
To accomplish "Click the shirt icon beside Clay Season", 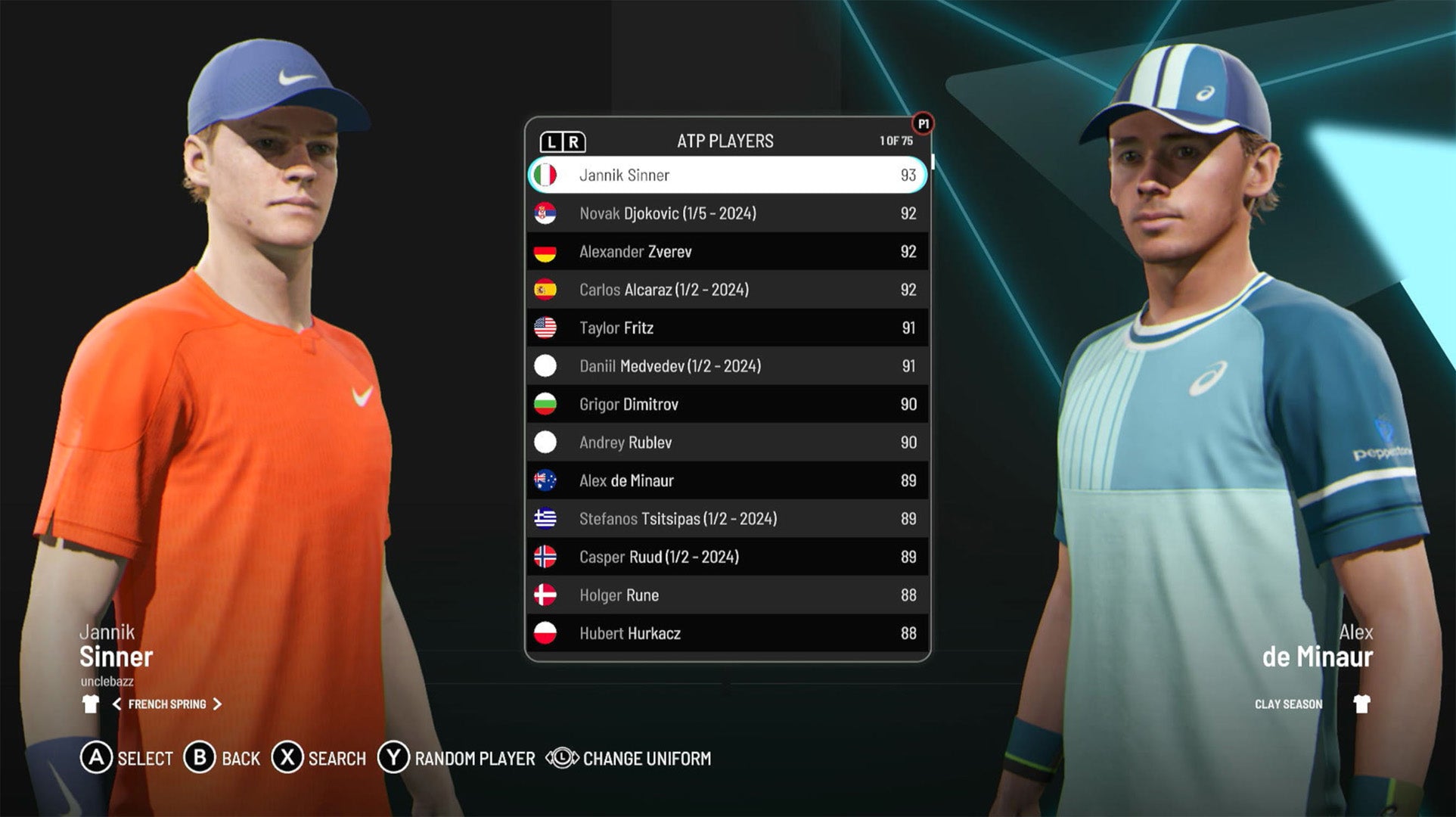I will pyautogui.click(x=1364, y=704).
